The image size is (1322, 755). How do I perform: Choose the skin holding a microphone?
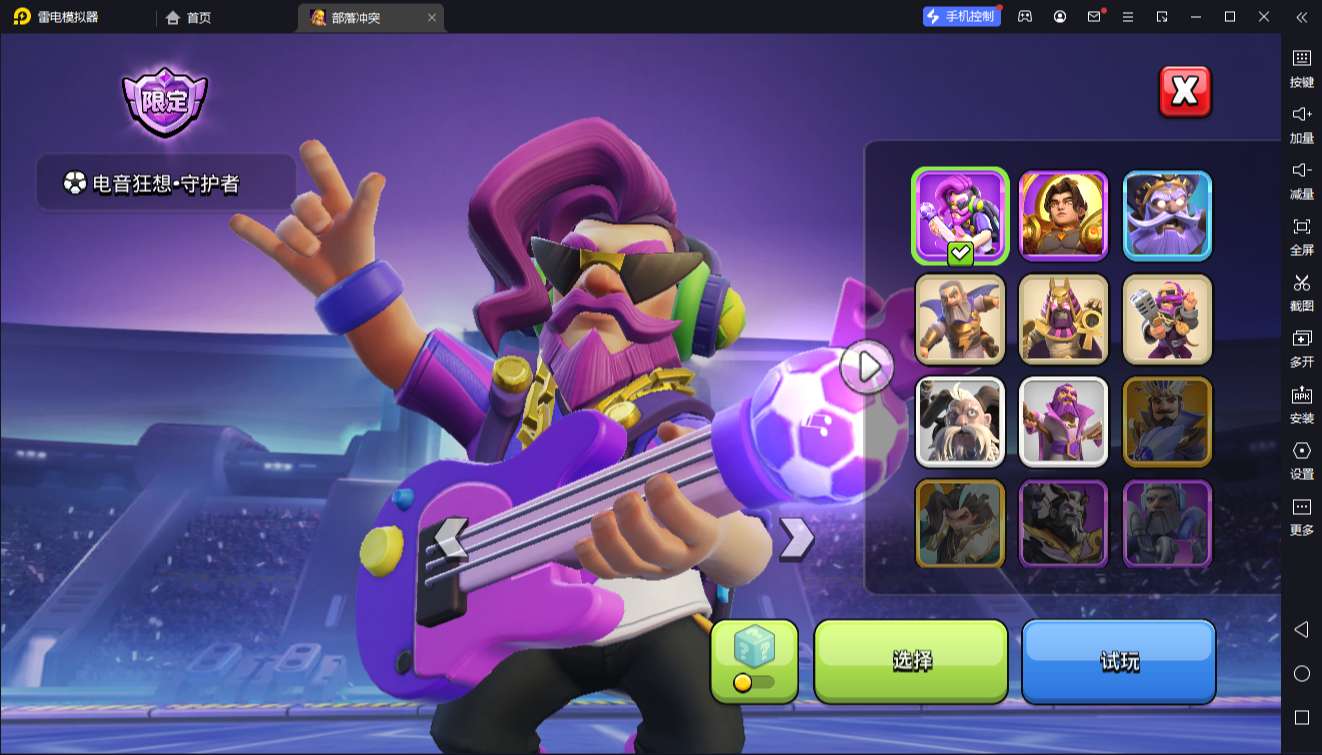[x=1167, y=319]
